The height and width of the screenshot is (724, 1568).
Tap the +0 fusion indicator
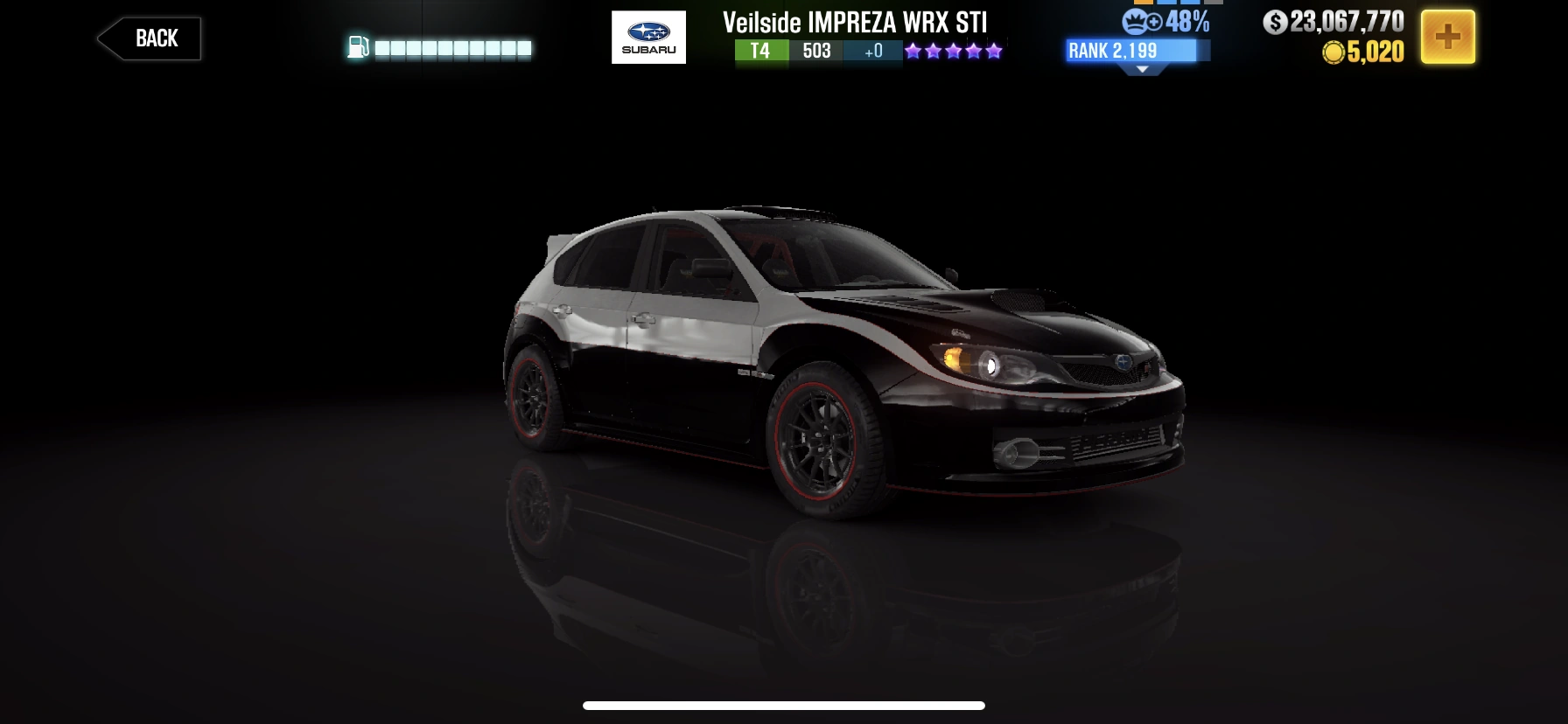tap(871, 52)
